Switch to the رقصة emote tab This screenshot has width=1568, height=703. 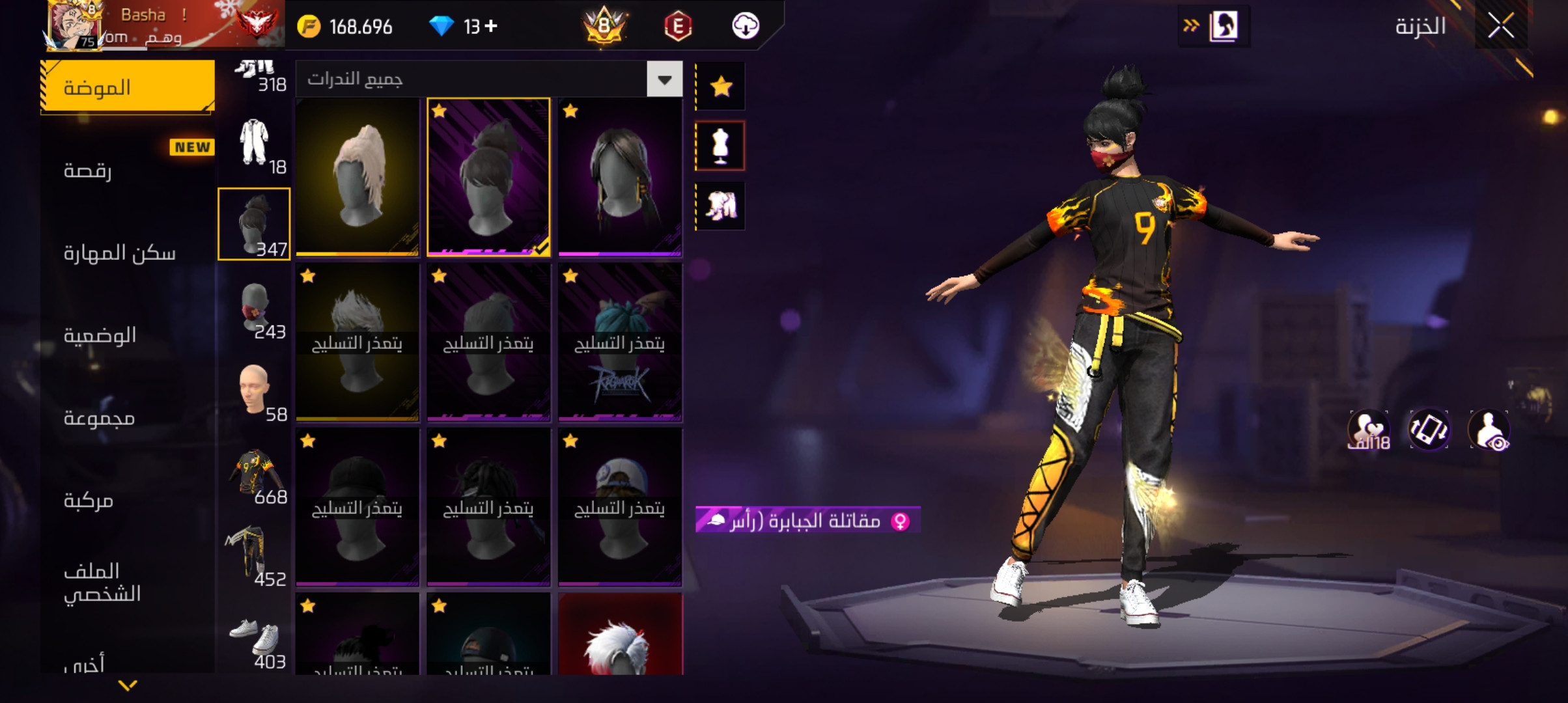128,171
